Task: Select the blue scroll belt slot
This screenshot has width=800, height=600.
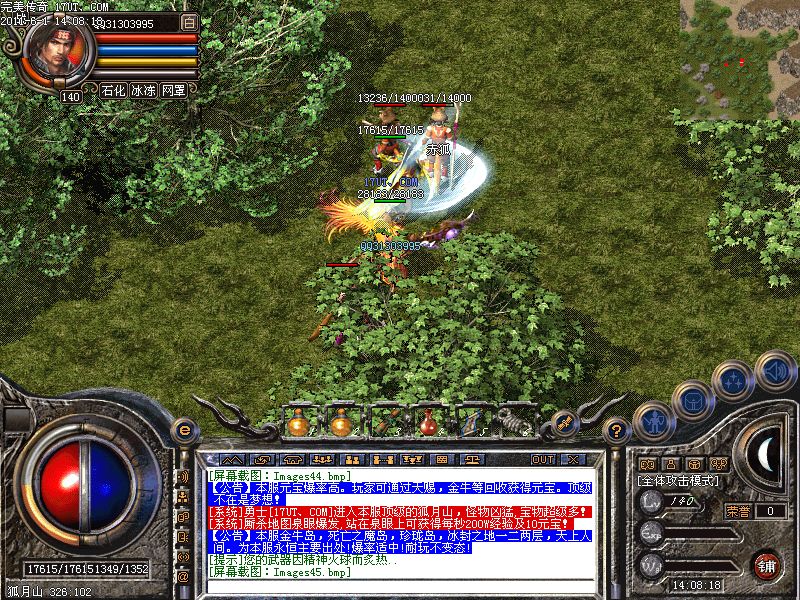Action: (x=470, y=423)
